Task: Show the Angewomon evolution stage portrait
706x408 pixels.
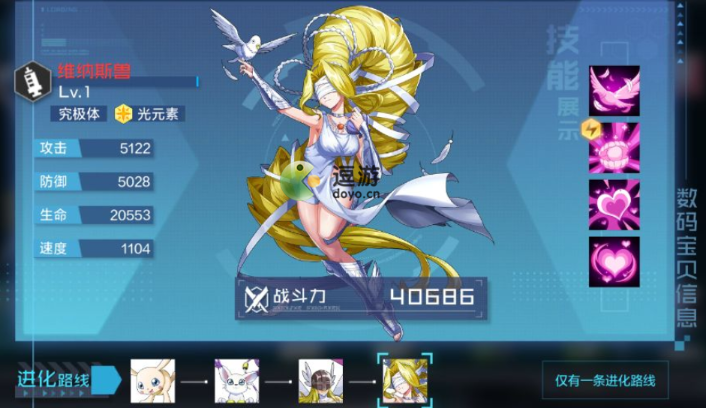Action: click(x=320, y=381)
